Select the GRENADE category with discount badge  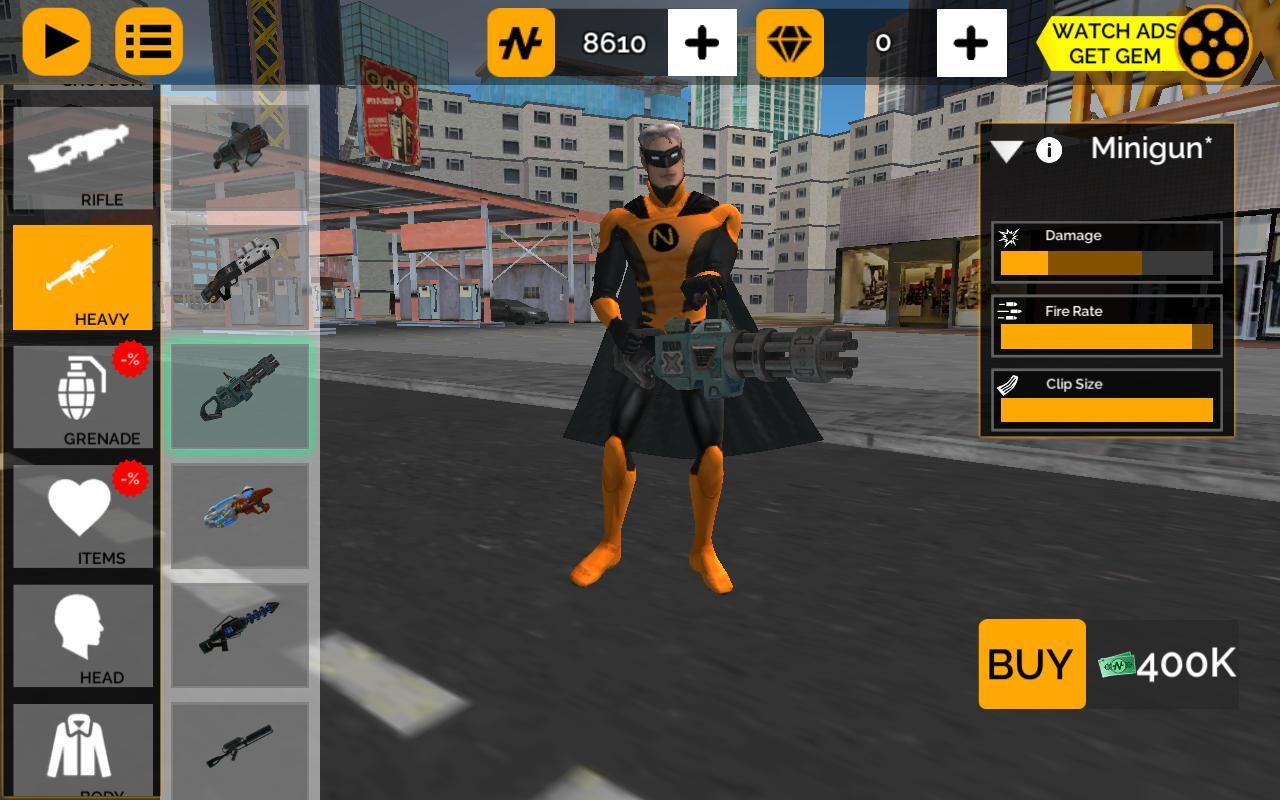tap(82, 398)
